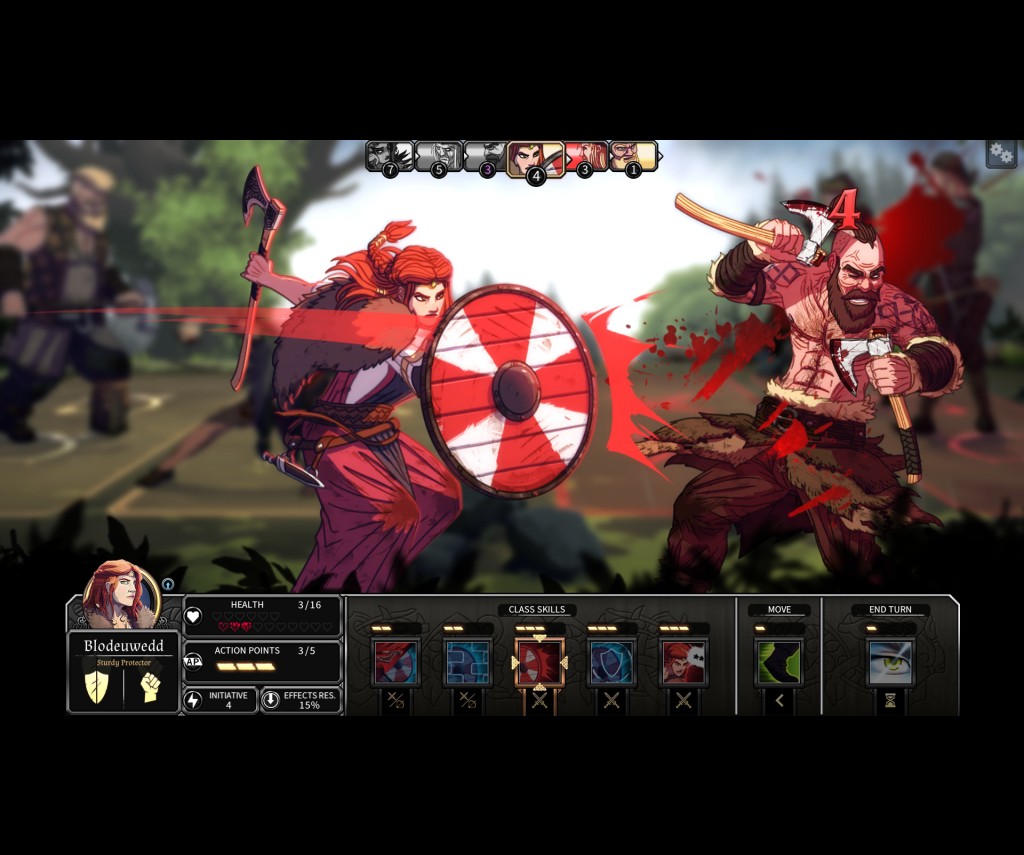Click the yellow fist stance icon
This screenshot has width=1024, height=855.
point(151,687)
